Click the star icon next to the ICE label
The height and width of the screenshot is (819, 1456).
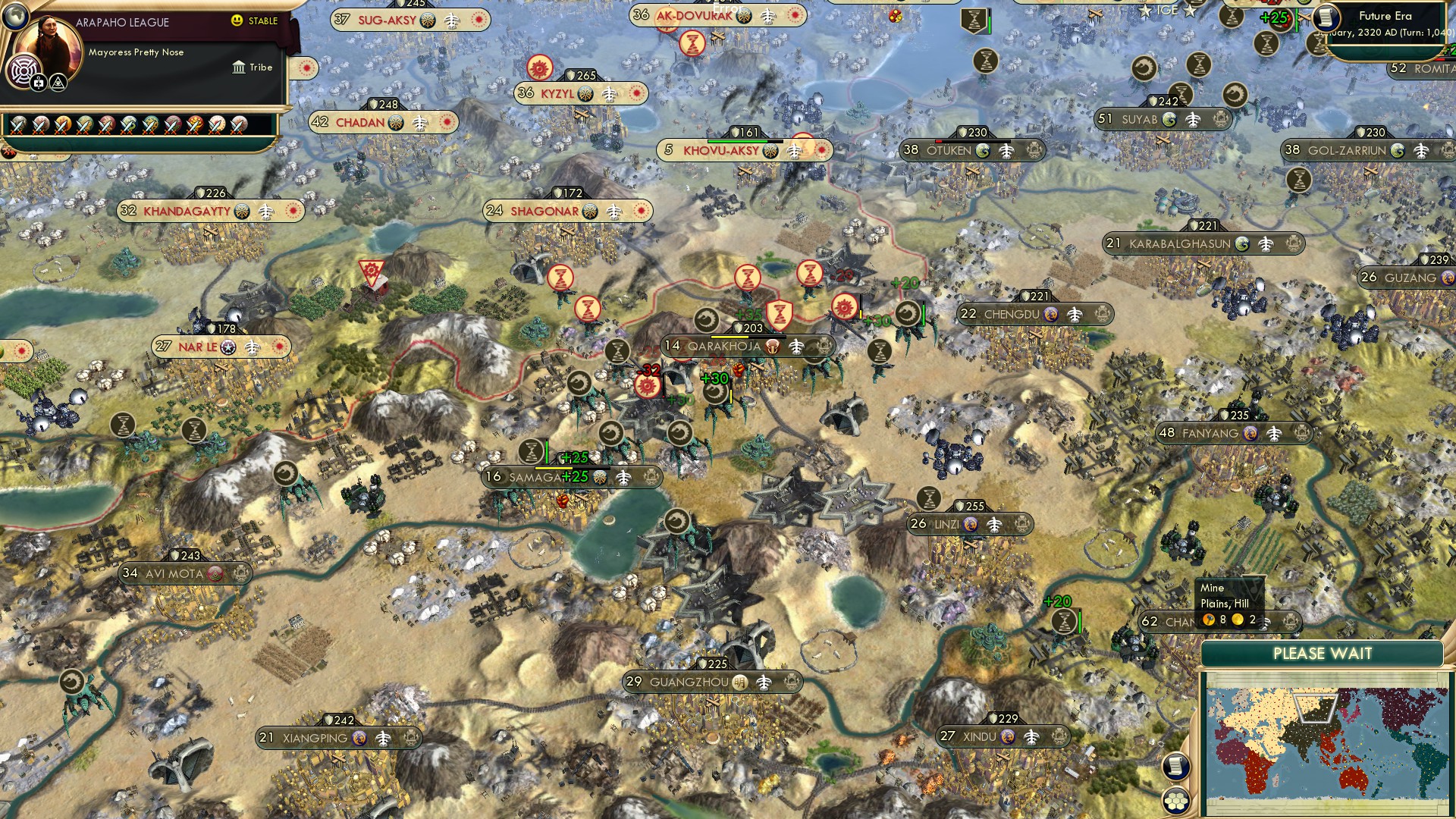tap(1147, 10)
